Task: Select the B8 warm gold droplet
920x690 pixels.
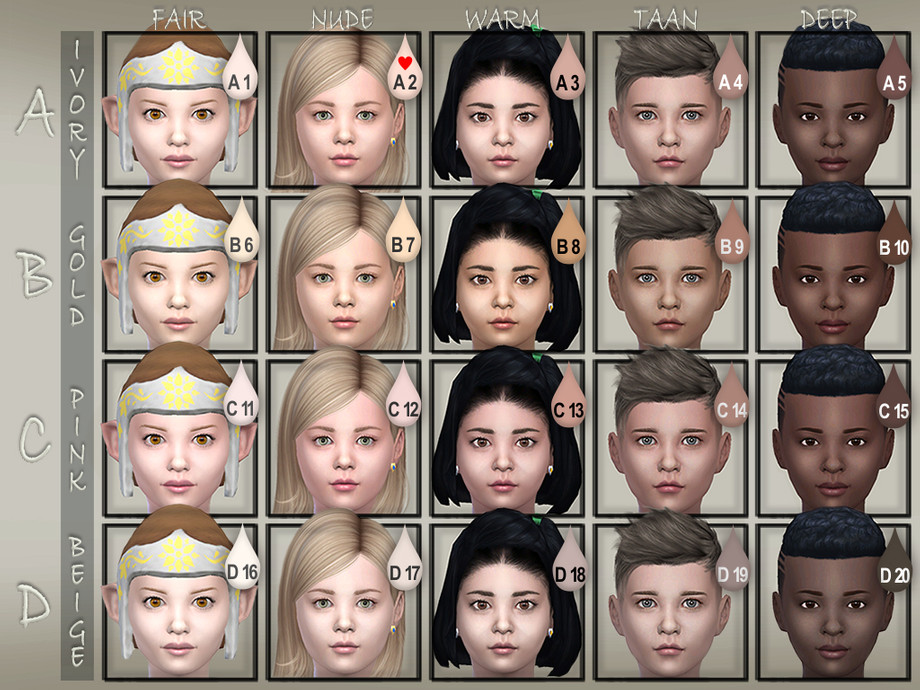Action: coord(568,235)
